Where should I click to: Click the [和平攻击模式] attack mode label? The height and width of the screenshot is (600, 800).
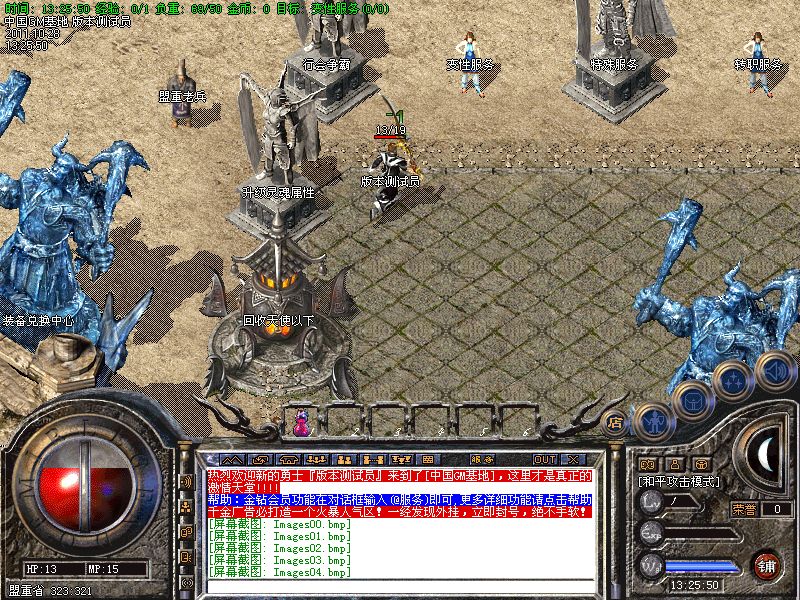tap(680, 481)
